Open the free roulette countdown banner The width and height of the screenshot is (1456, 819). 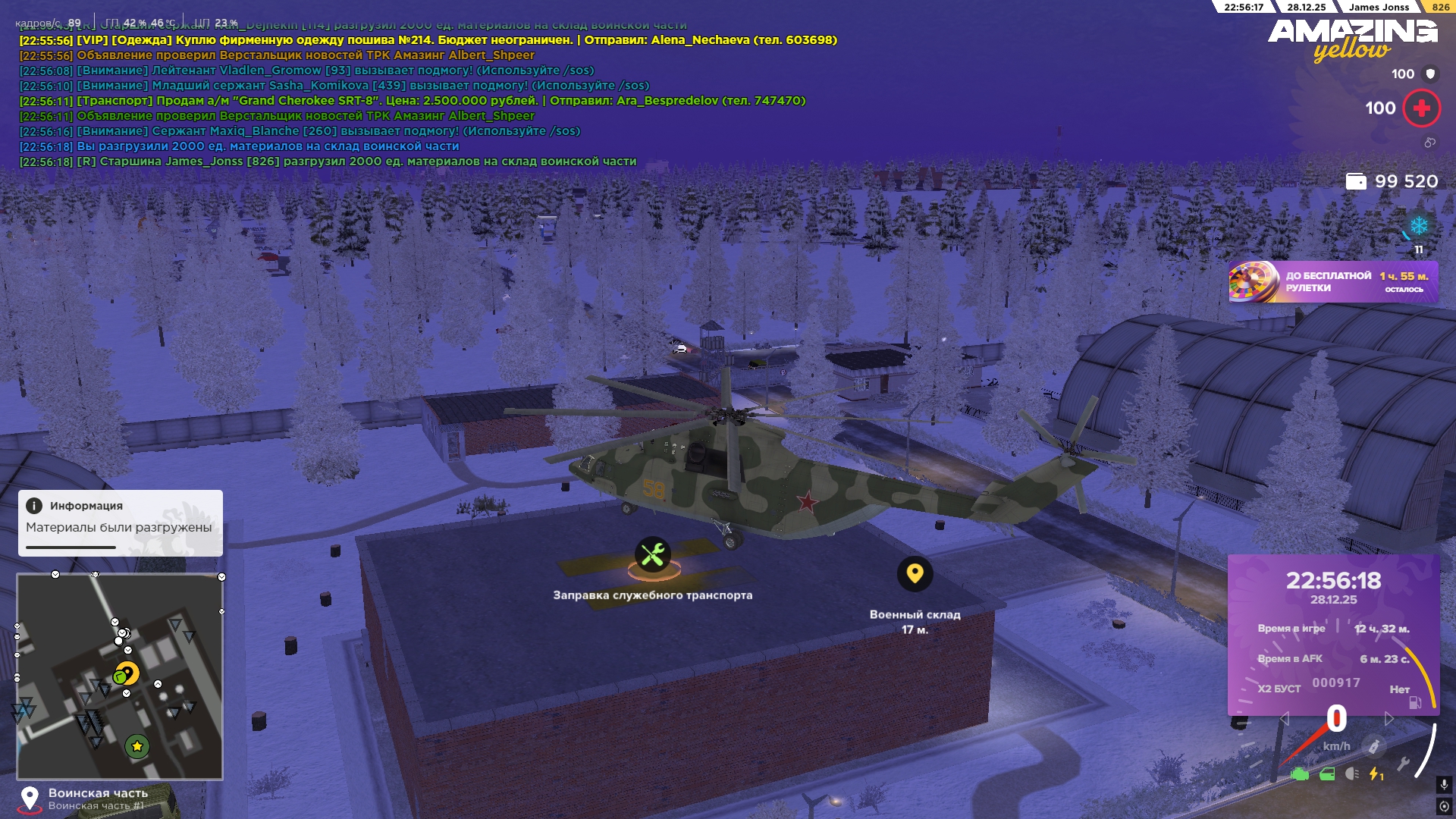click(1333, 282)
